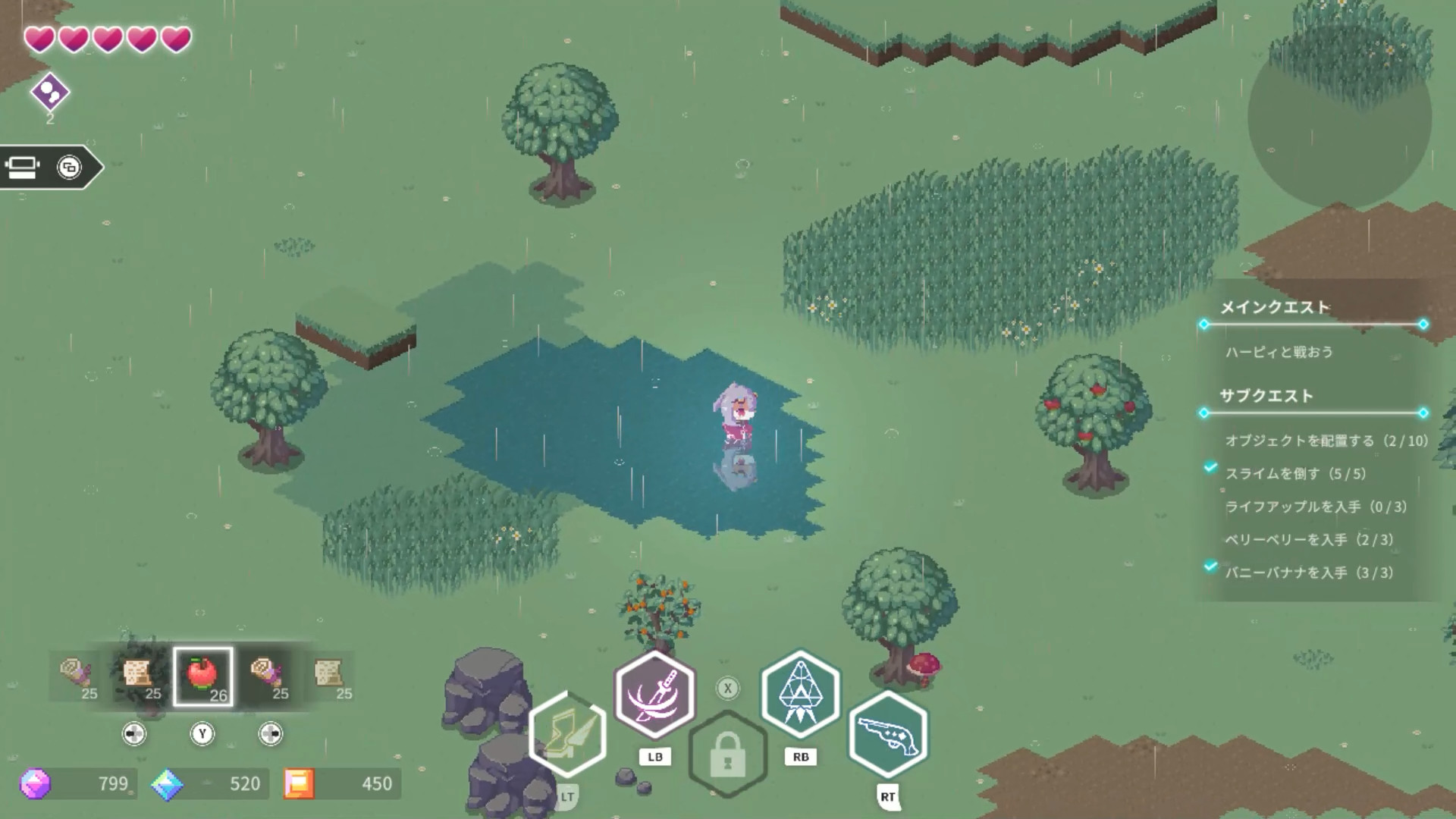Click the diamond marker under メインクエスト header
The height and width of the screenshot is (819, 1456).
tap(1204, 325)
